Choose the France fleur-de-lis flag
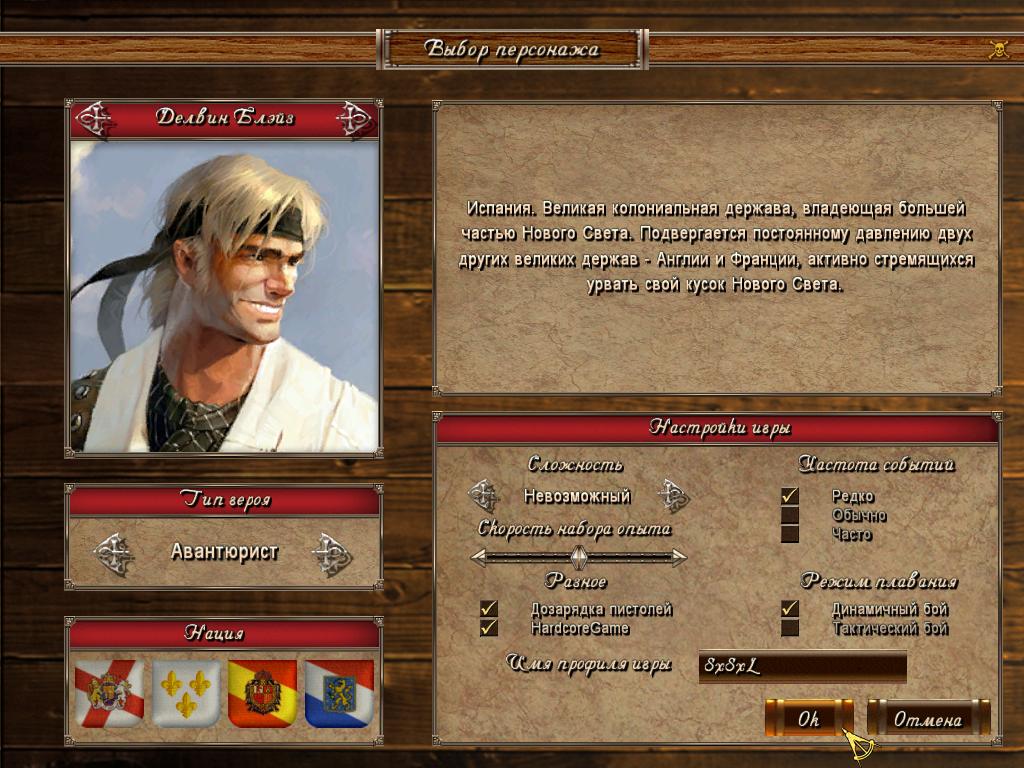The height and width of the screenshot is (768, 1024). click(x=186, y=692)
